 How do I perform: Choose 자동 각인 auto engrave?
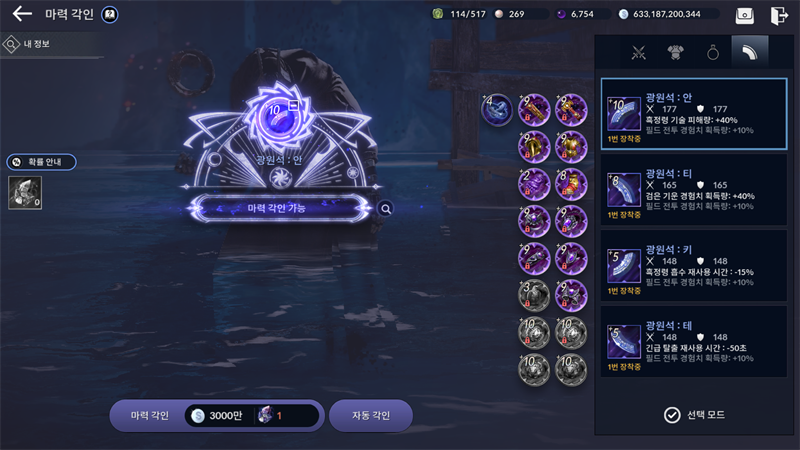click(x=371, y=415)
